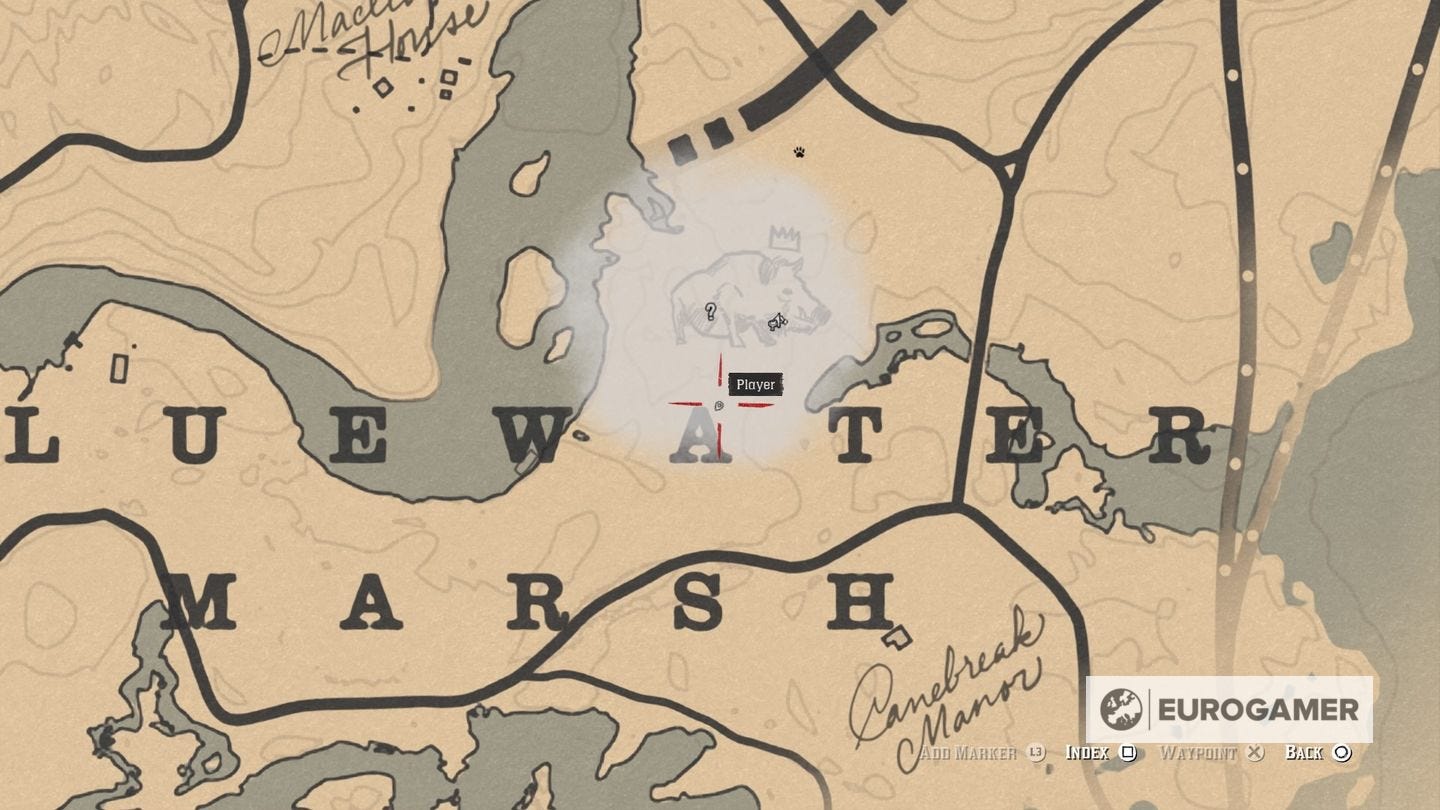Open the map Index
The height and width of the screenshot is (810, 1440).
(1089, 753)
